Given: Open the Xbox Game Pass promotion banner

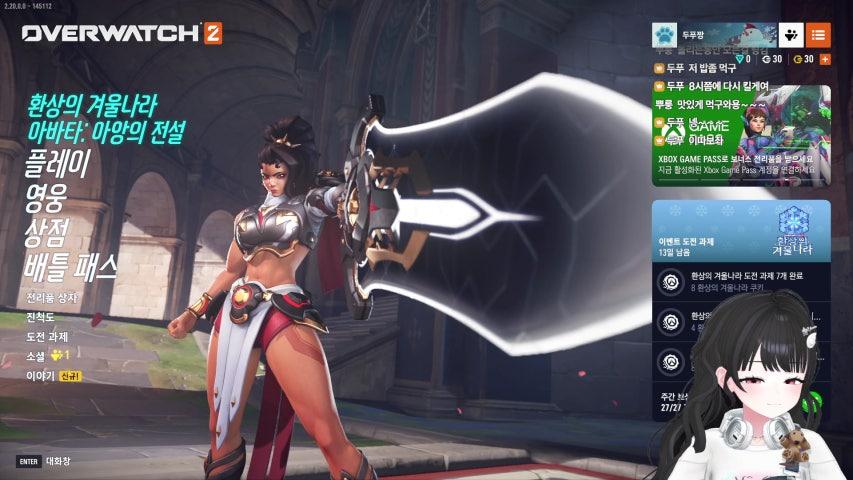Looking at the screenshot, I should 741,137.
